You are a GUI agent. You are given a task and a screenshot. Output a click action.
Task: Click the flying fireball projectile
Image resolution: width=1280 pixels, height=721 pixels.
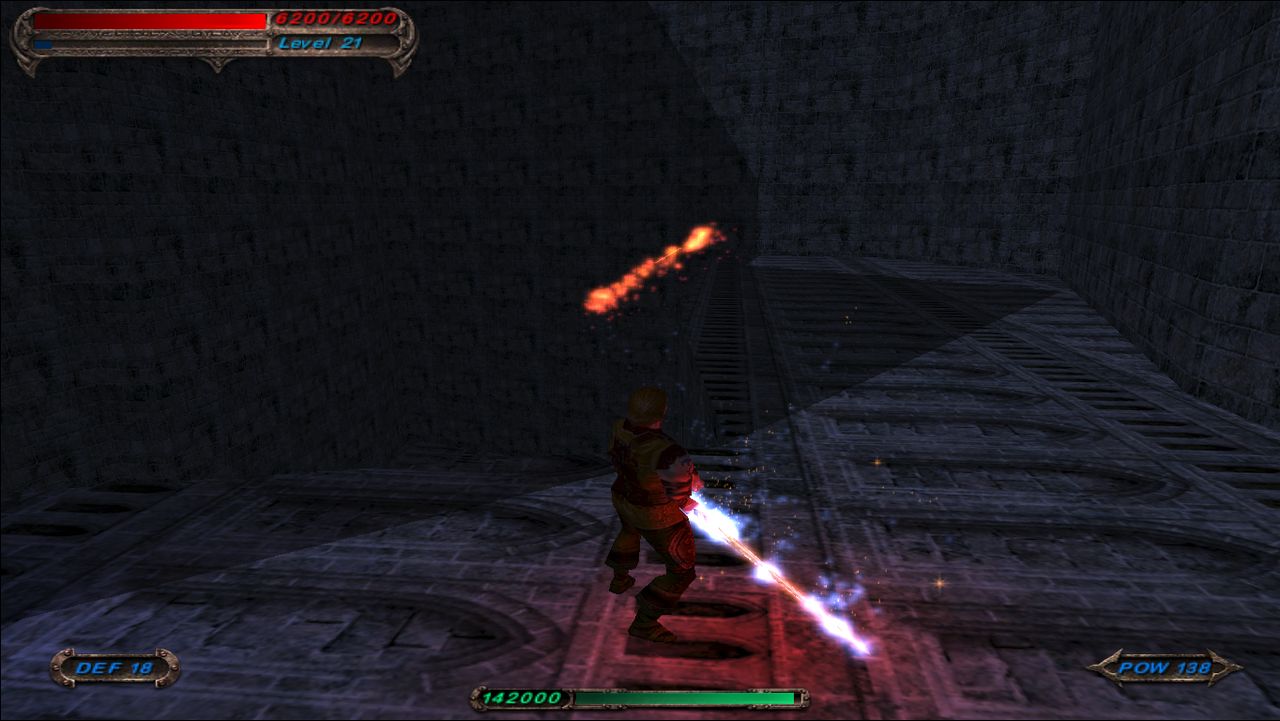pyautogui.click(x=665, y=258)
